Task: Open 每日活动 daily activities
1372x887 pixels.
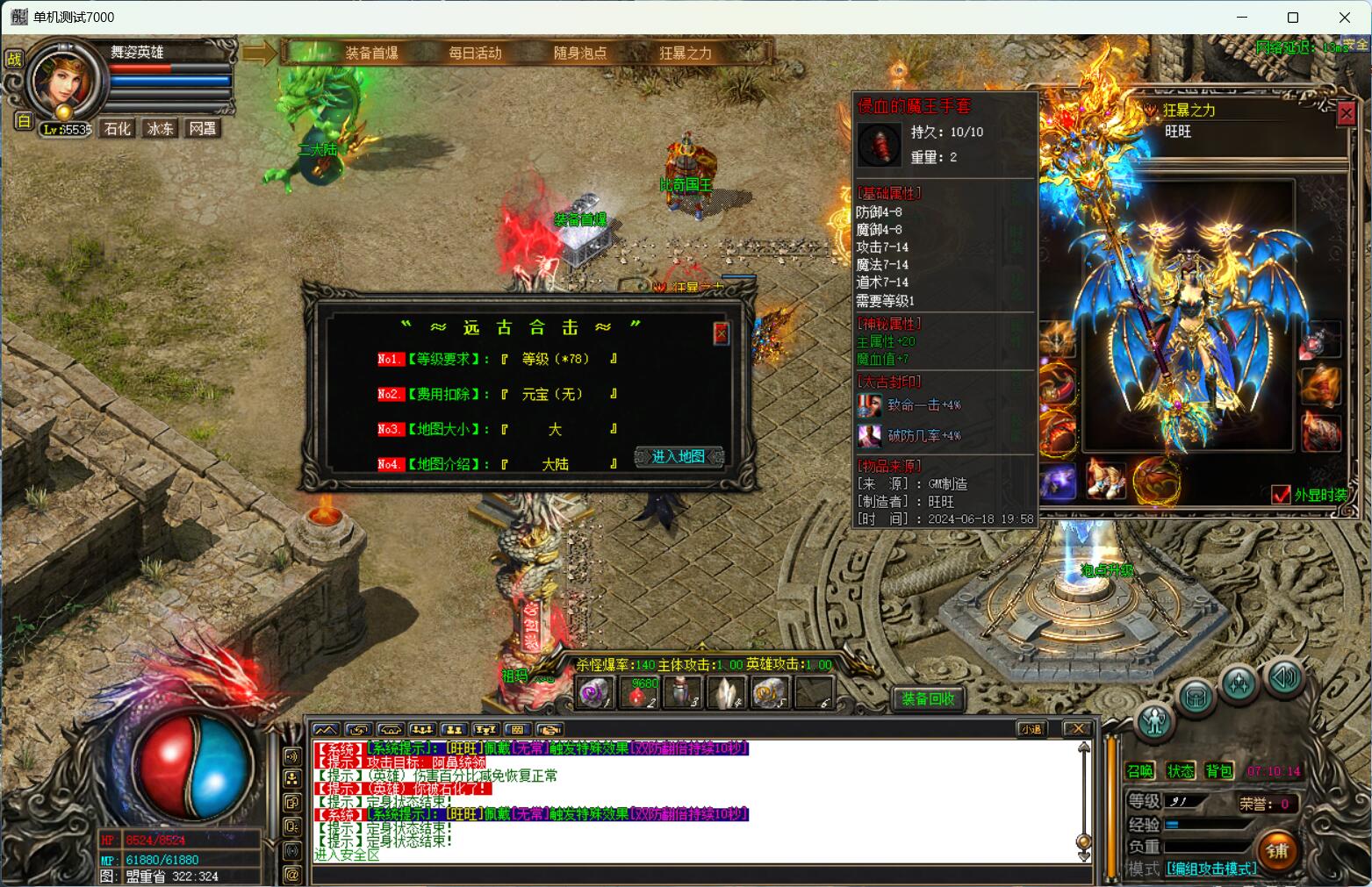Action: click(475, 53)
